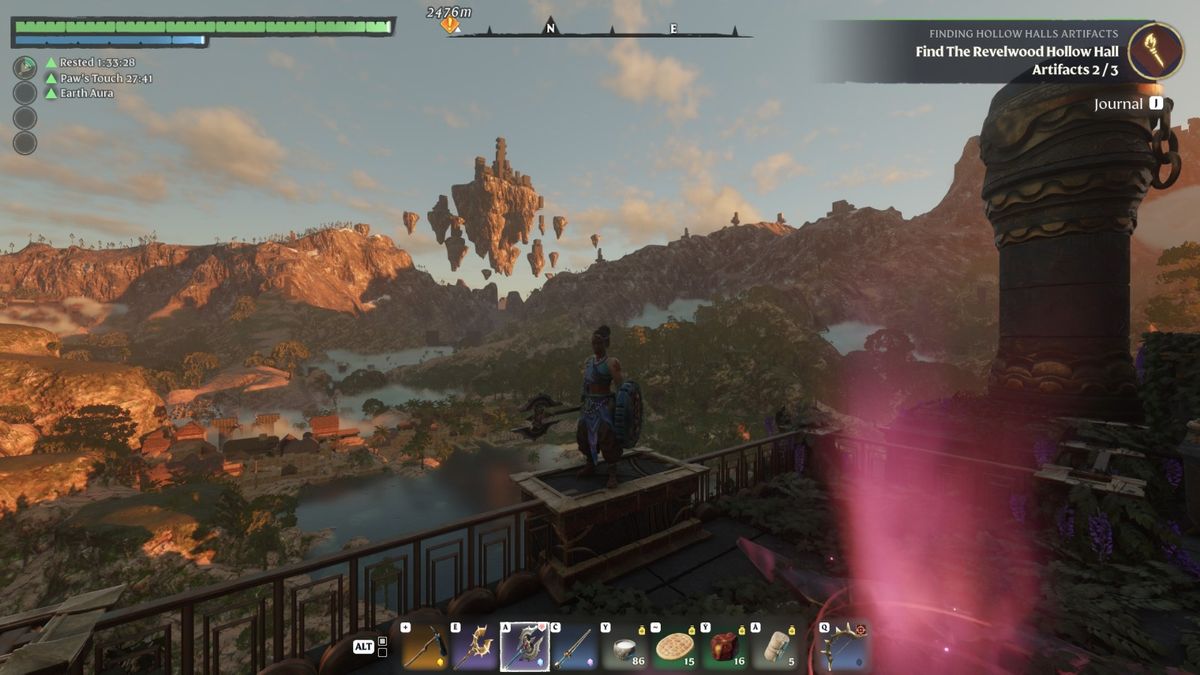
Task: Select the flatbread food slot with 15
Action: click(x=676, y=647)
